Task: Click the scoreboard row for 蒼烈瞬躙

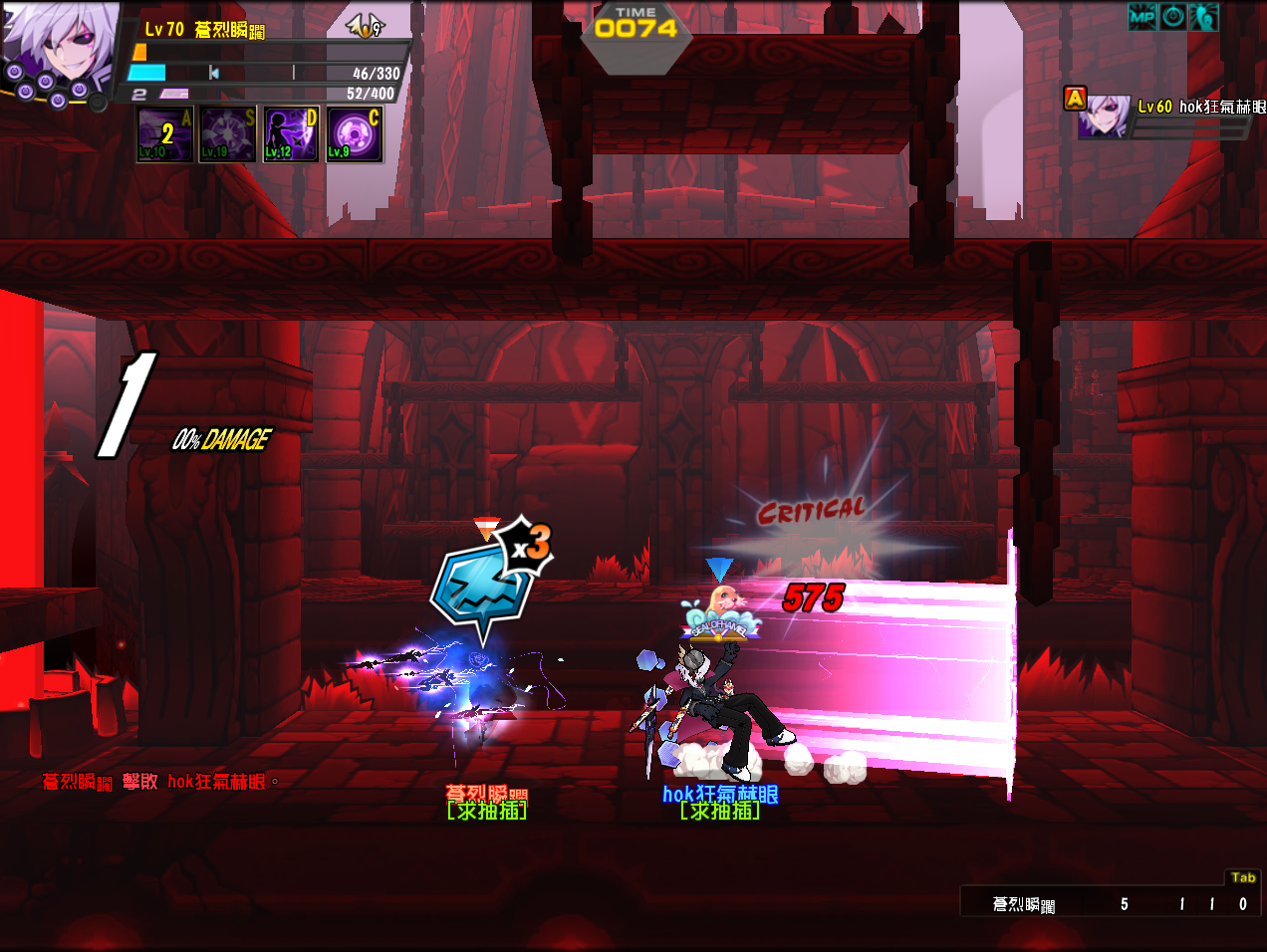Action: tap(1111, 904)
